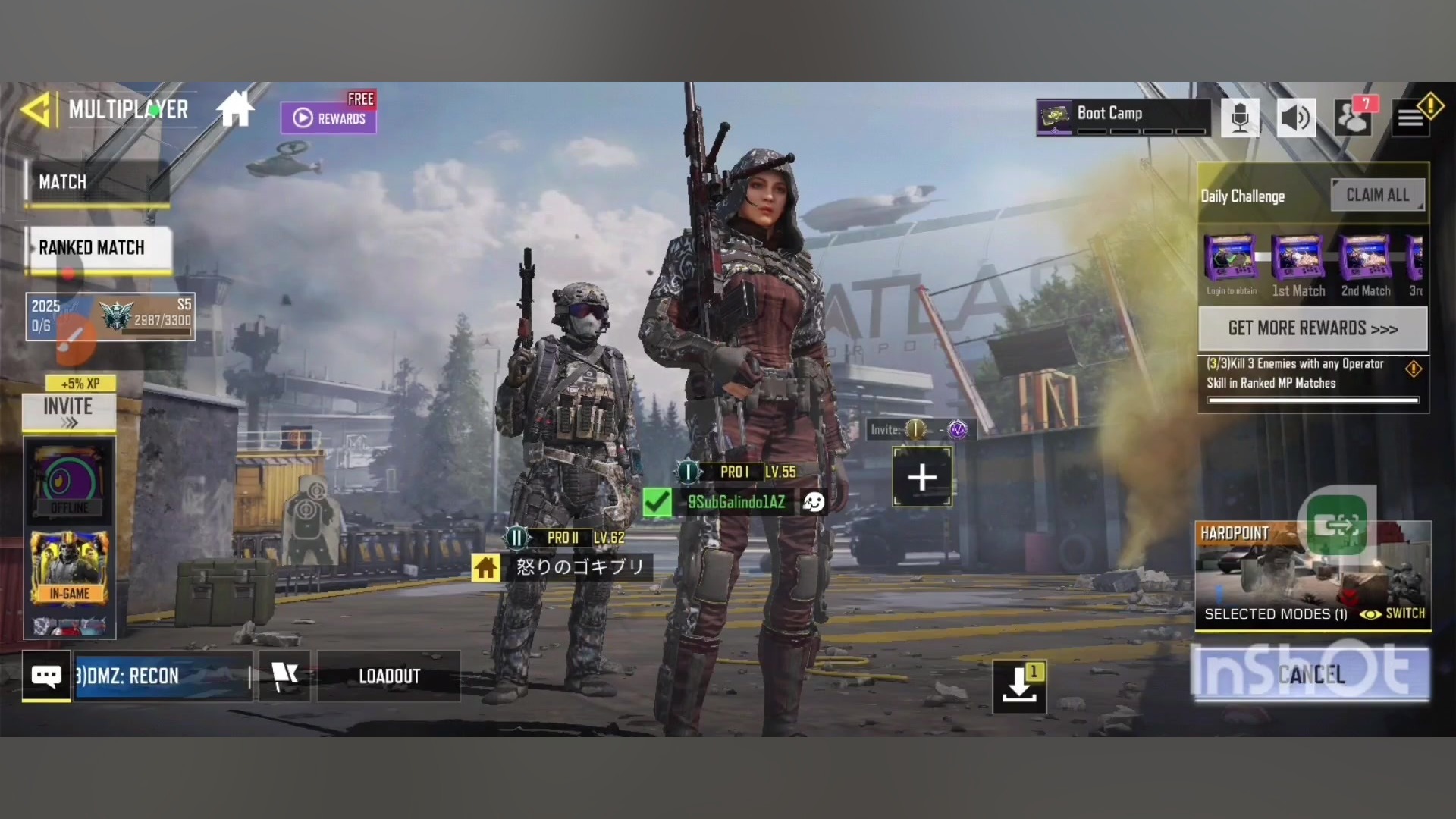Open the chat box icon

(46, 676)
